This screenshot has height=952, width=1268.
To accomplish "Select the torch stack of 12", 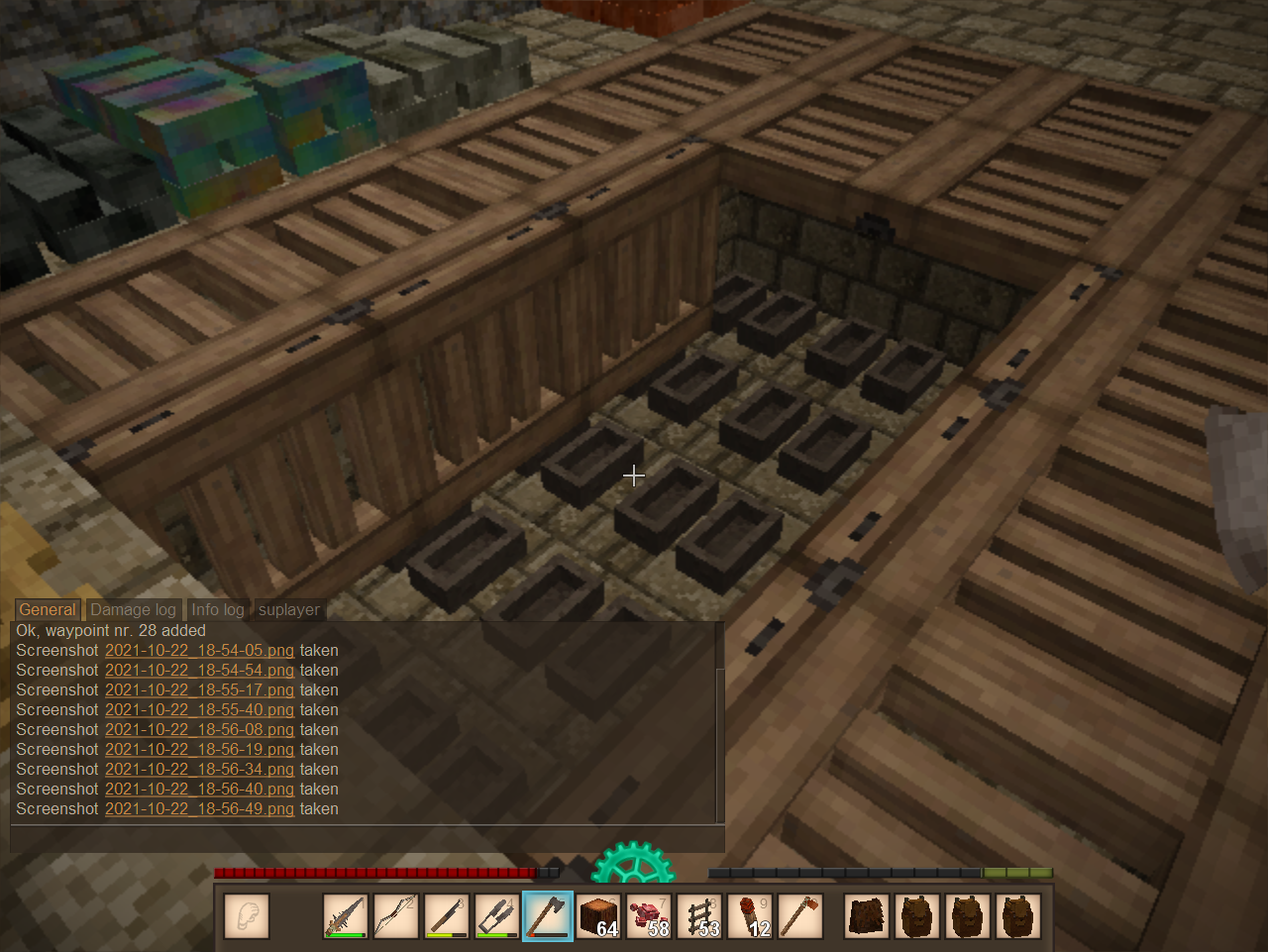I will 751,916.
